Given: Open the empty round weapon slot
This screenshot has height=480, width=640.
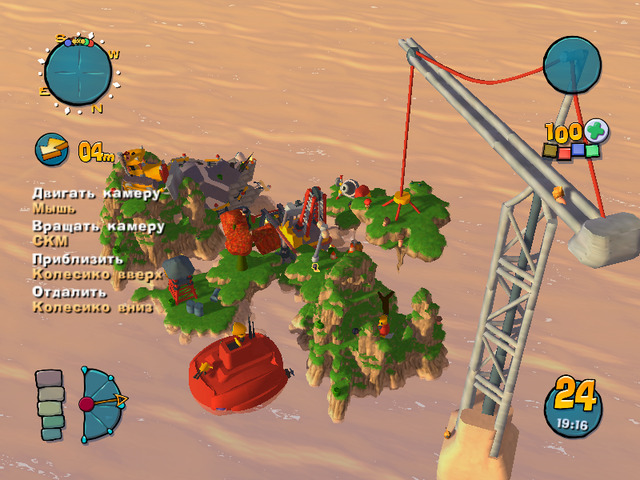Looking at the screenshot, I should point(572,65).
